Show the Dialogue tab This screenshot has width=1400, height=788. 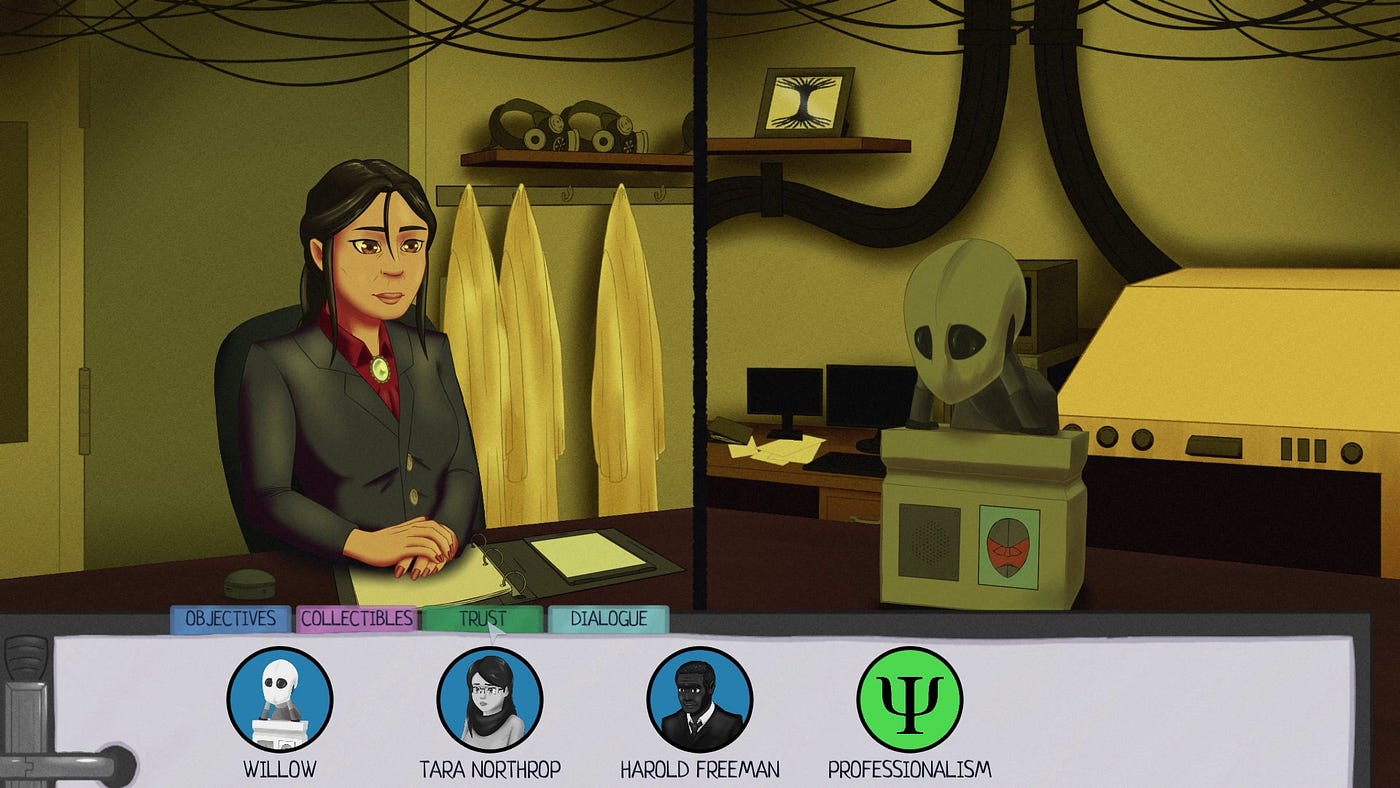click(608, 619)
